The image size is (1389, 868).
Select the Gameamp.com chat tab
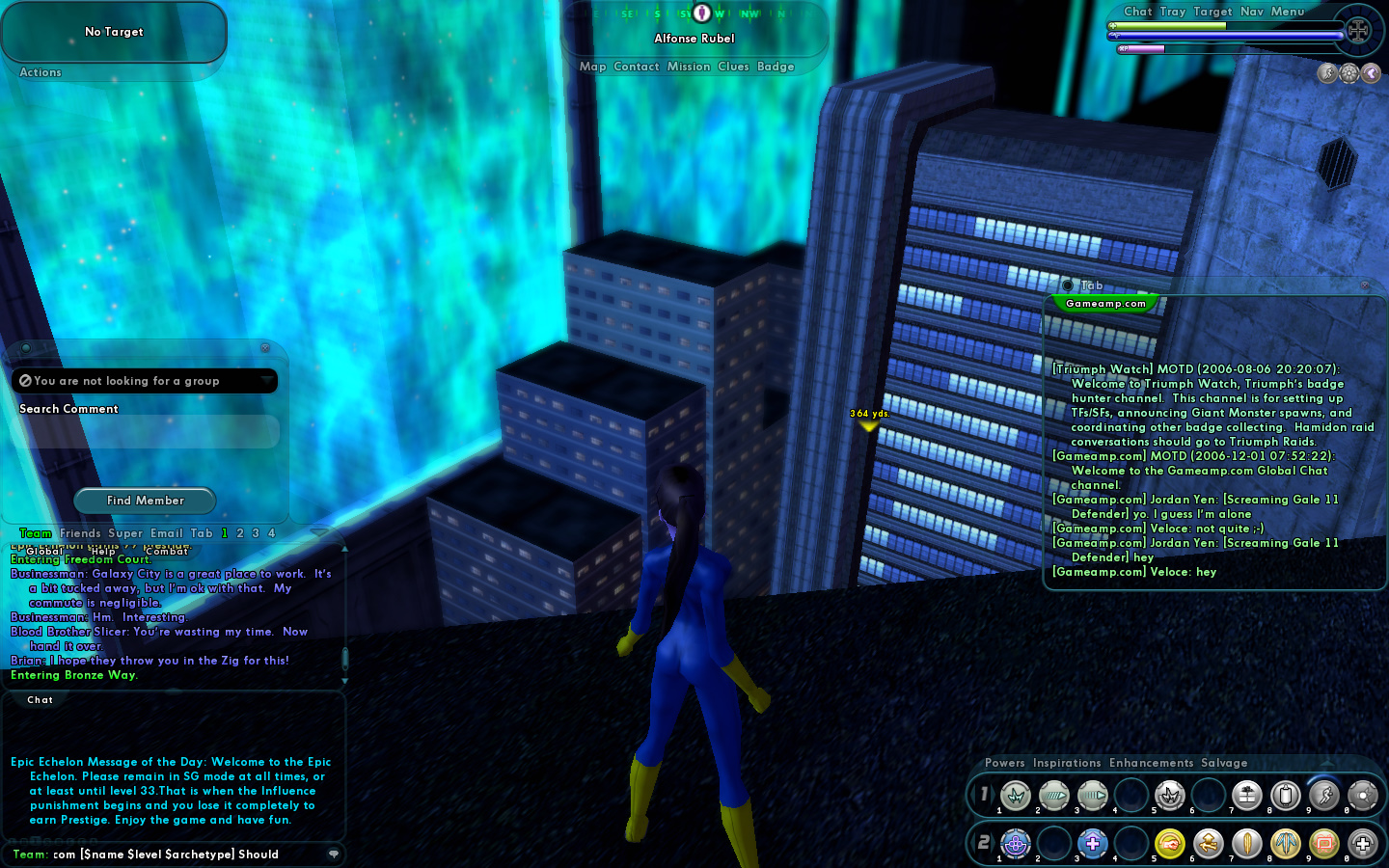1105,304
